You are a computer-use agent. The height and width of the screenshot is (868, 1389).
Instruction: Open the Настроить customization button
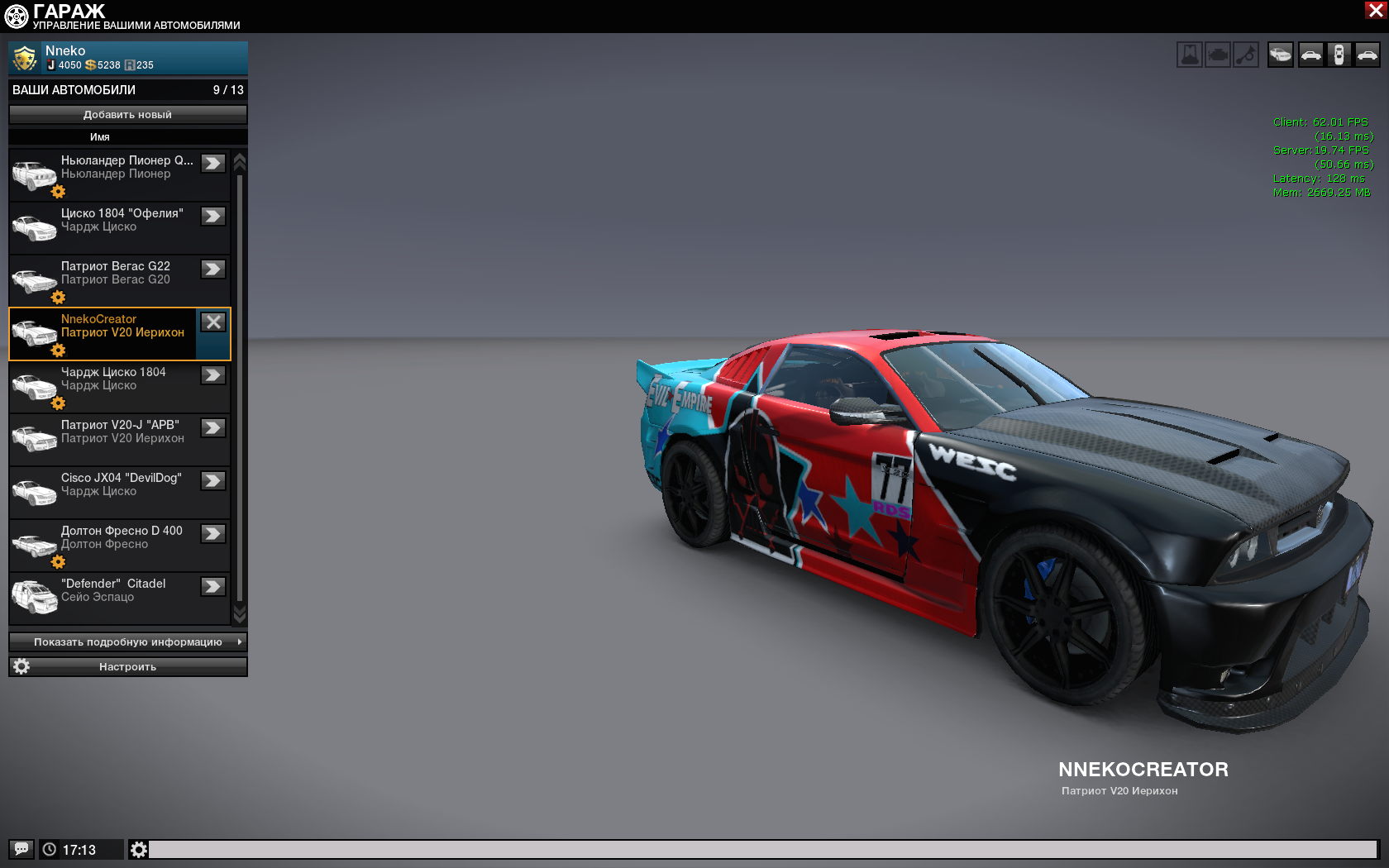(127, 667)
